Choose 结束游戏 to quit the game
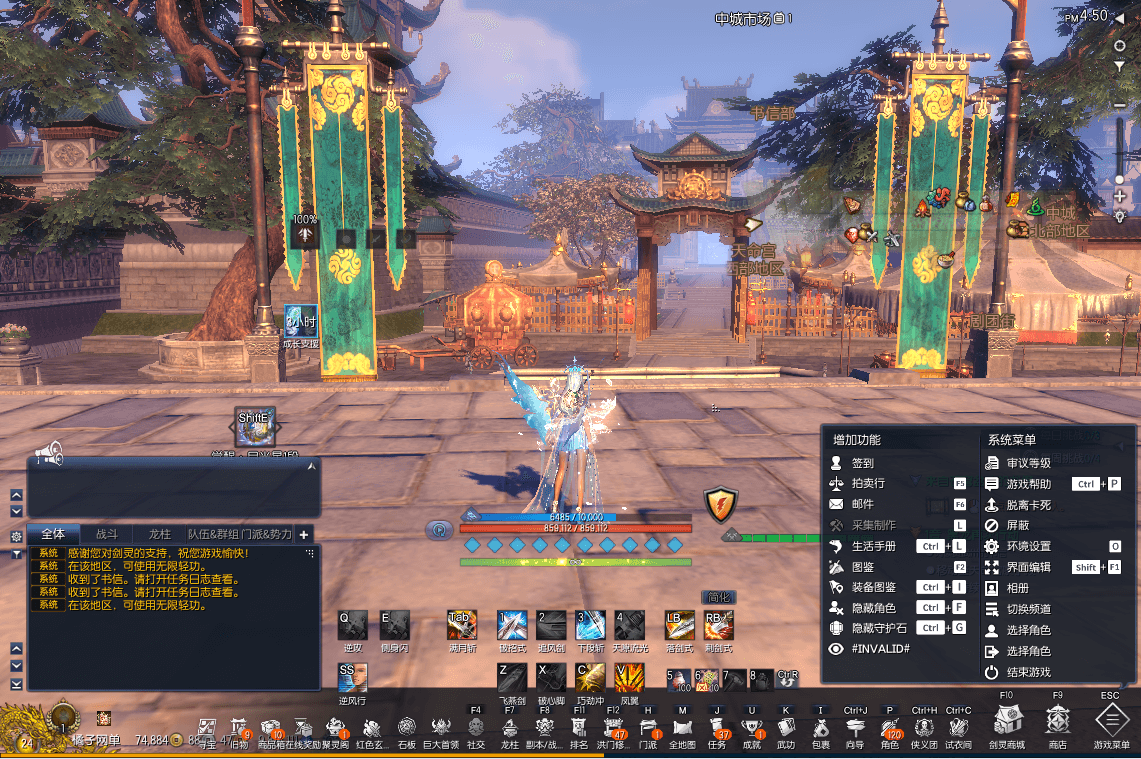The image size is (1141, 759). click(x=1028, y=672)
